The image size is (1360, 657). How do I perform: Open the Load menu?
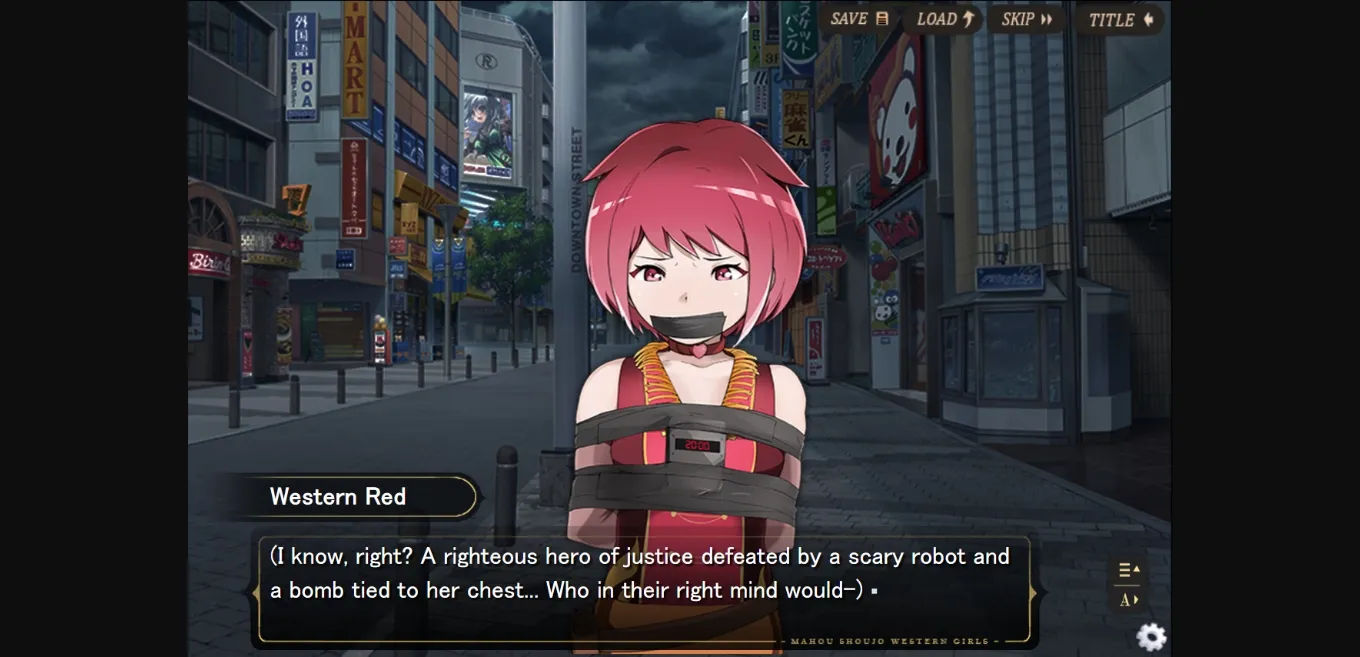click(x=944, y=19)
